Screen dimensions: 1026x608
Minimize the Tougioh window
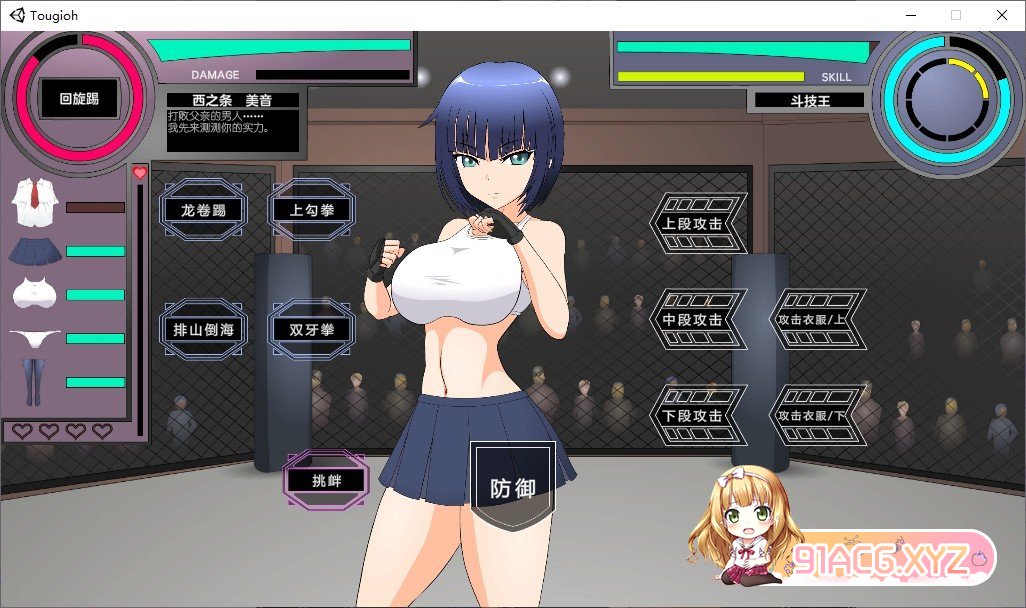pyautogui.click(x=910, y=15)
